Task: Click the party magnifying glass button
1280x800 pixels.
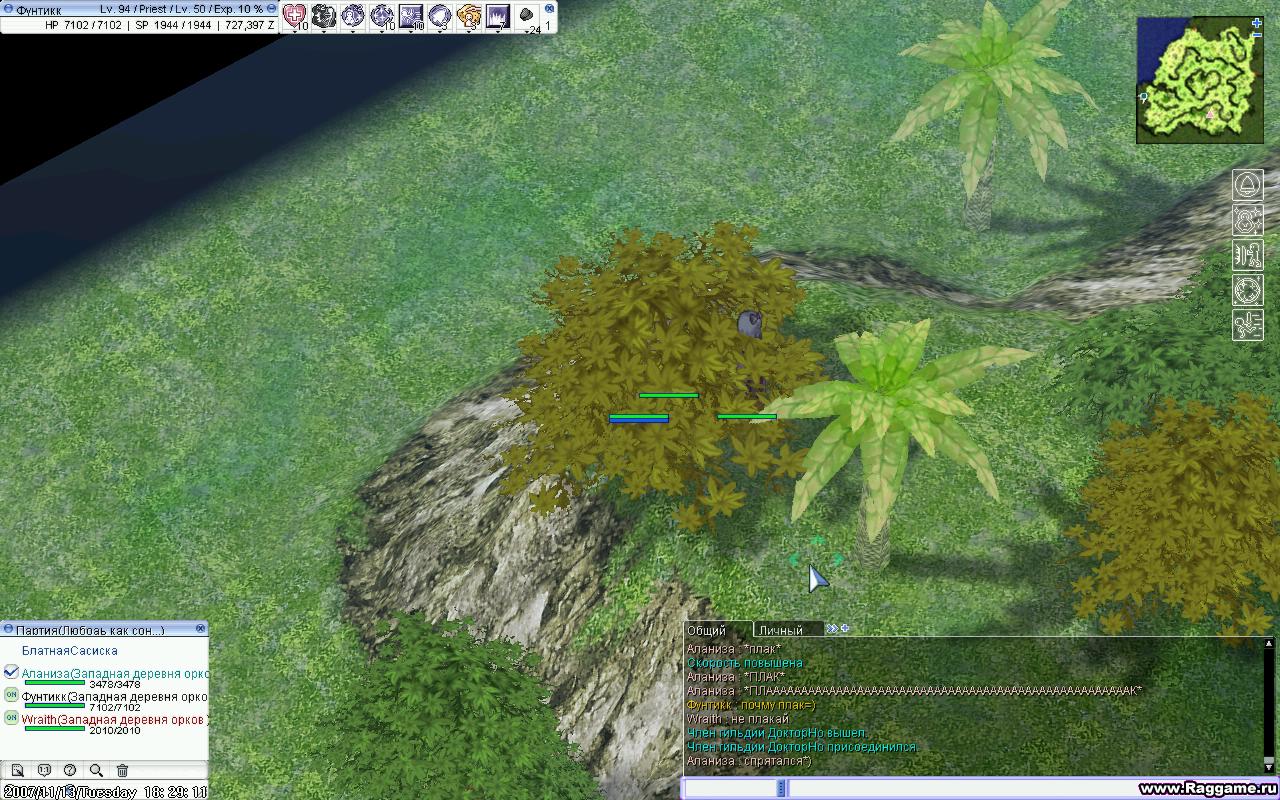Action: pyautogui.click(x=96, y=770)
